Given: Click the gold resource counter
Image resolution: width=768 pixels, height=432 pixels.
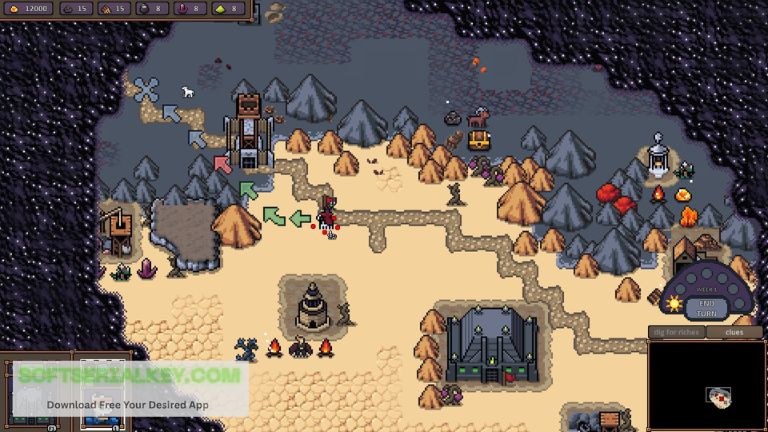Looking at the screenshot, I should click(27, 8).
